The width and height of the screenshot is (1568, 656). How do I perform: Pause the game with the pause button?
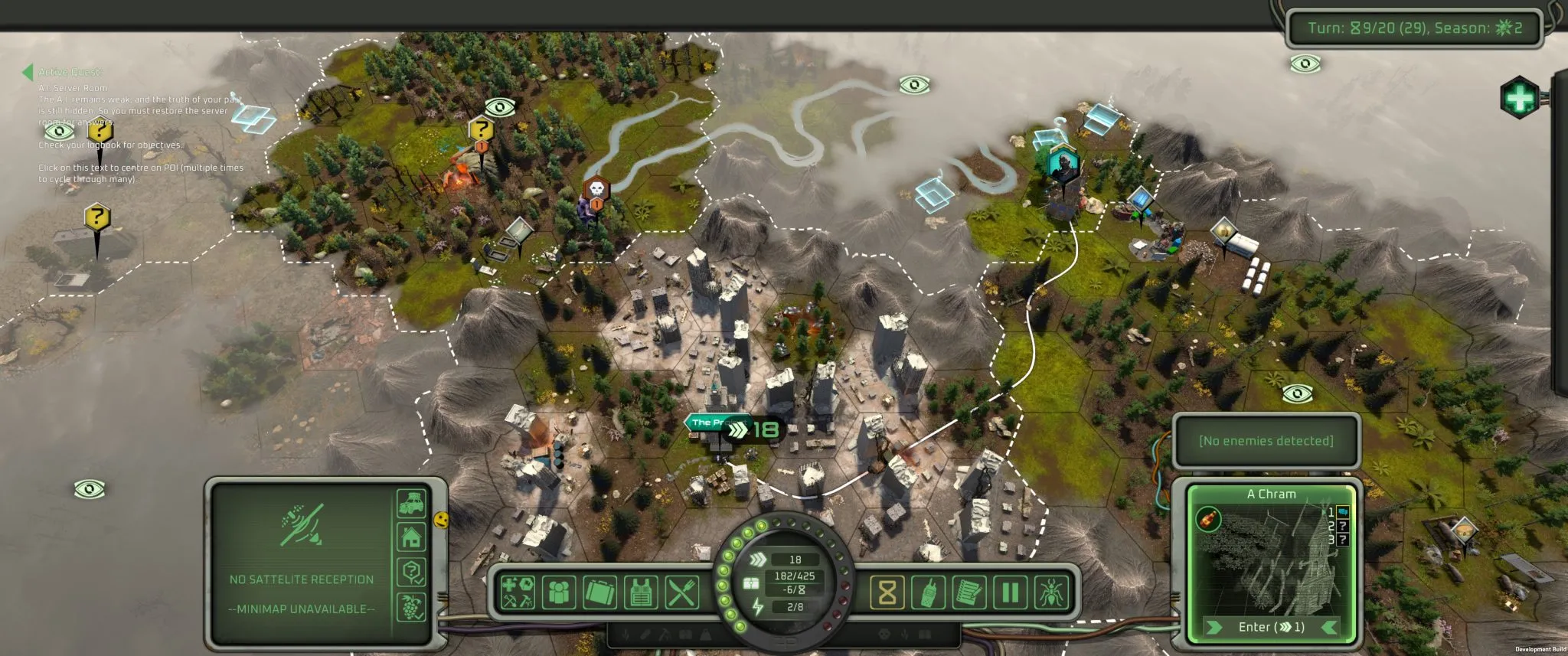1011,592
